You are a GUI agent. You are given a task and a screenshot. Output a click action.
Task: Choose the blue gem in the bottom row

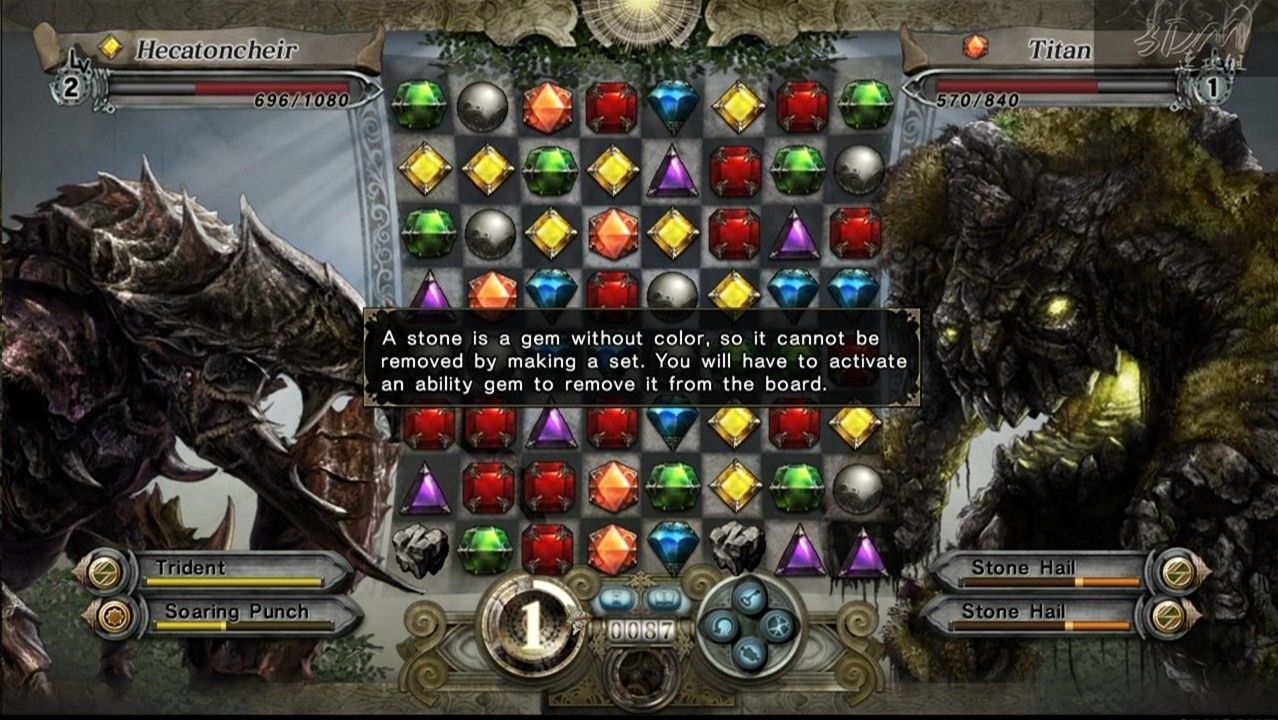click(x=673, y=547)
